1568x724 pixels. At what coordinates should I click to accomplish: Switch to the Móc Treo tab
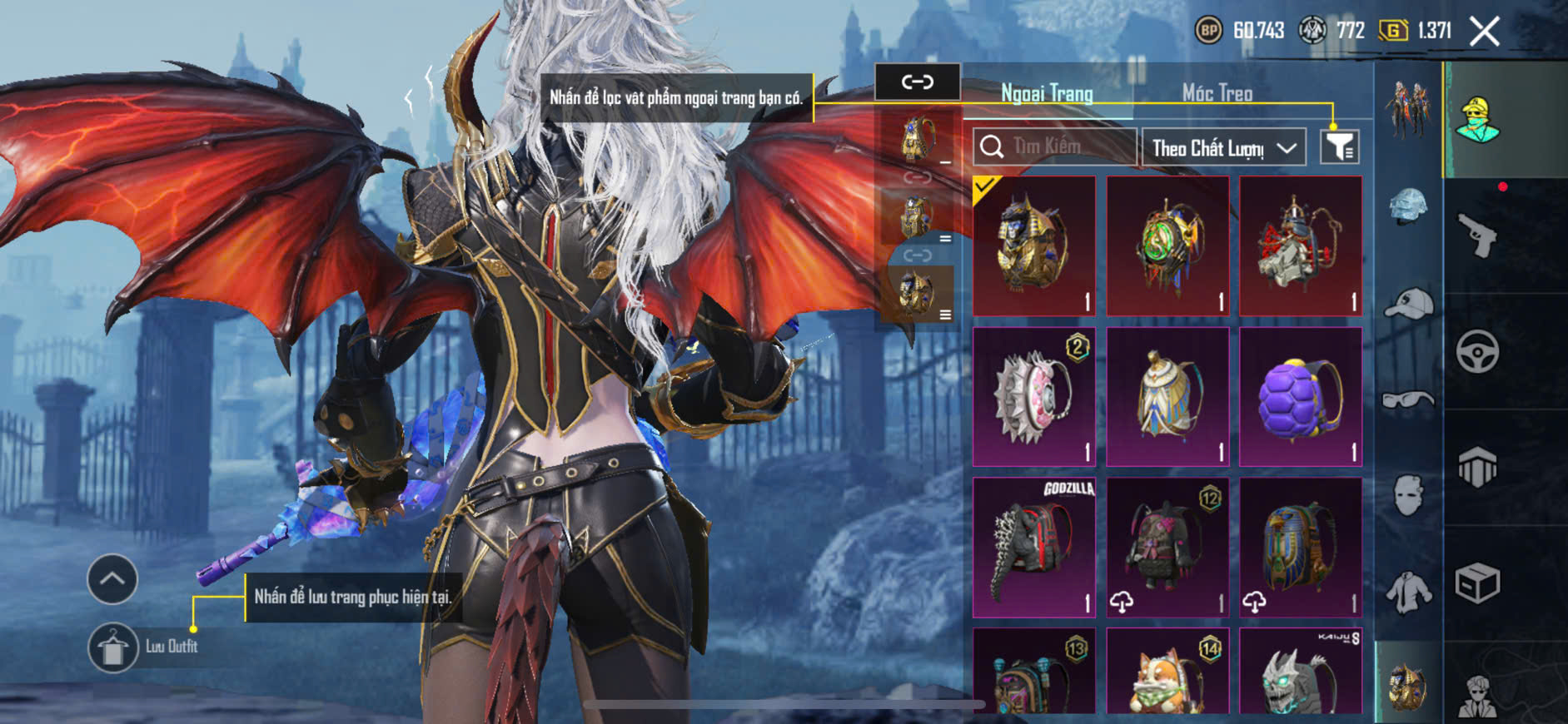click(x=1217, y=93)
